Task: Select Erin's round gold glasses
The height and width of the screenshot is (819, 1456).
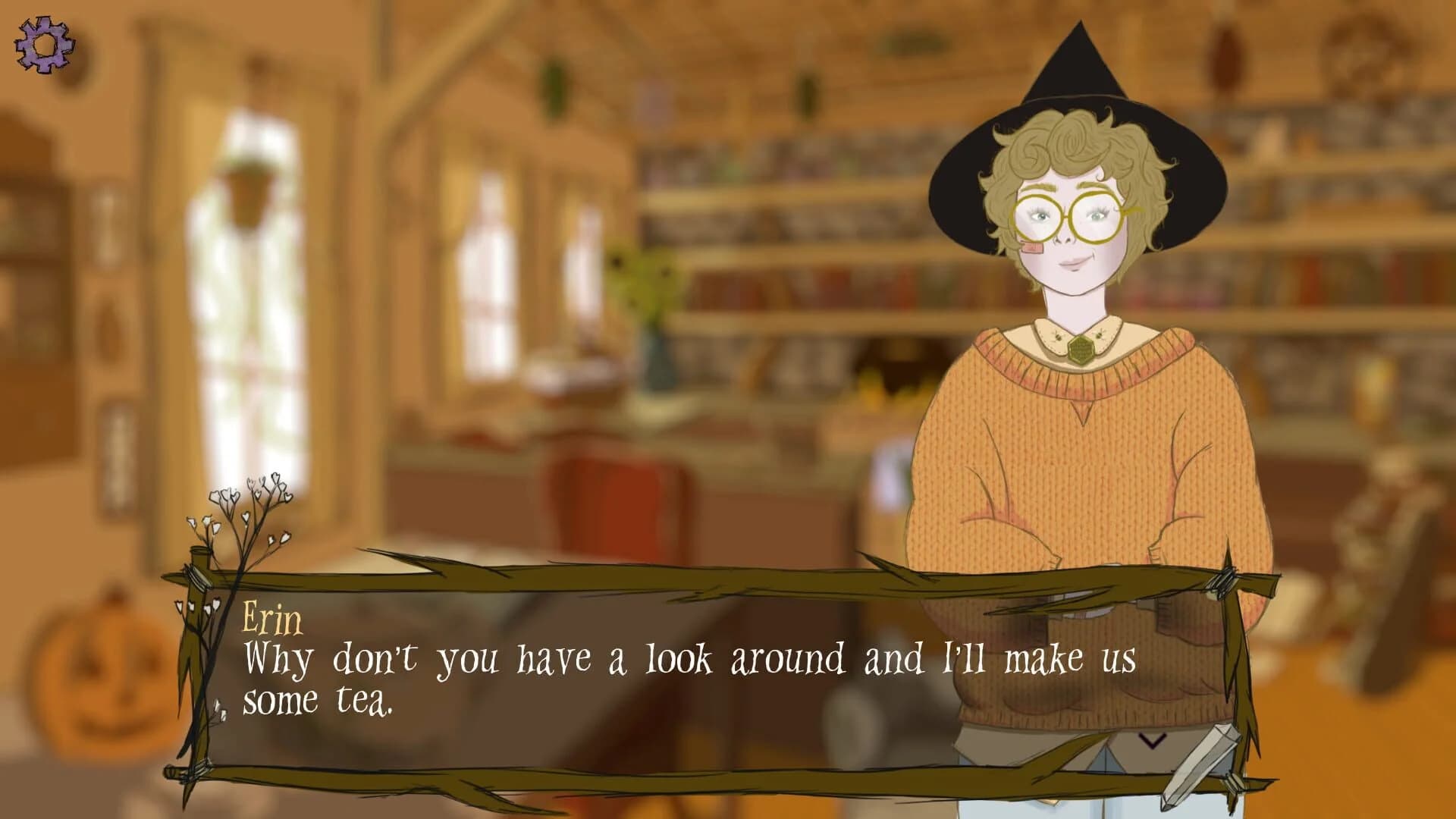Action: point(1069,216)
